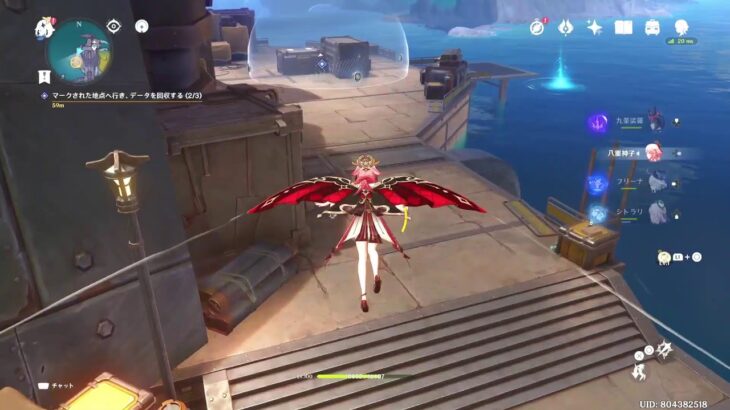
Task: Open the party setup icon
Action: tap(652, 27)
